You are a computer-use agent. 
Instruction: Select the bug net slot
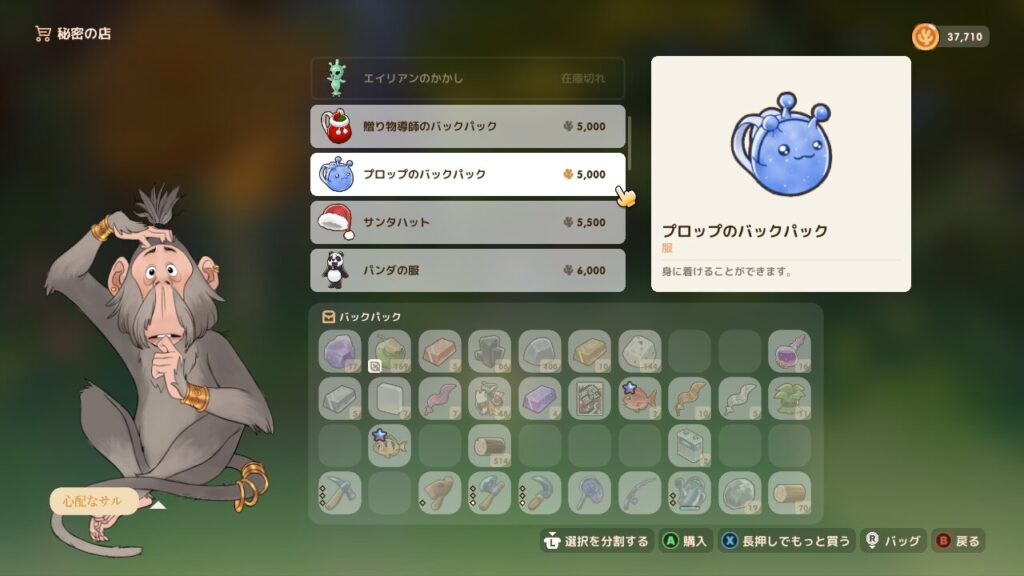pos(590,492)
